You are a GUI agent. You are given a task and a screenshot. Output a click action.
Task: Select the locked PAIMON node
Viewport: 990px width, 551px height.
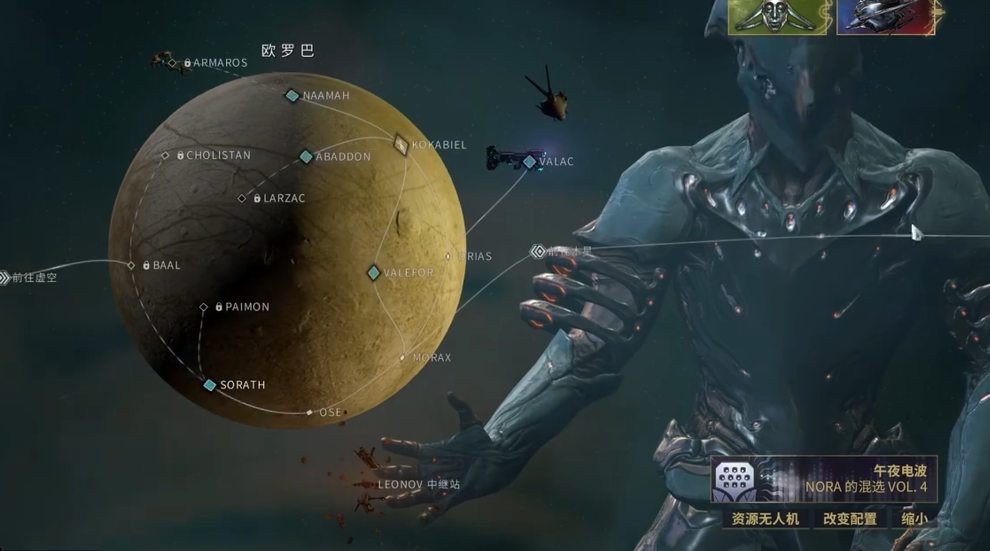[x=204, y=307]
